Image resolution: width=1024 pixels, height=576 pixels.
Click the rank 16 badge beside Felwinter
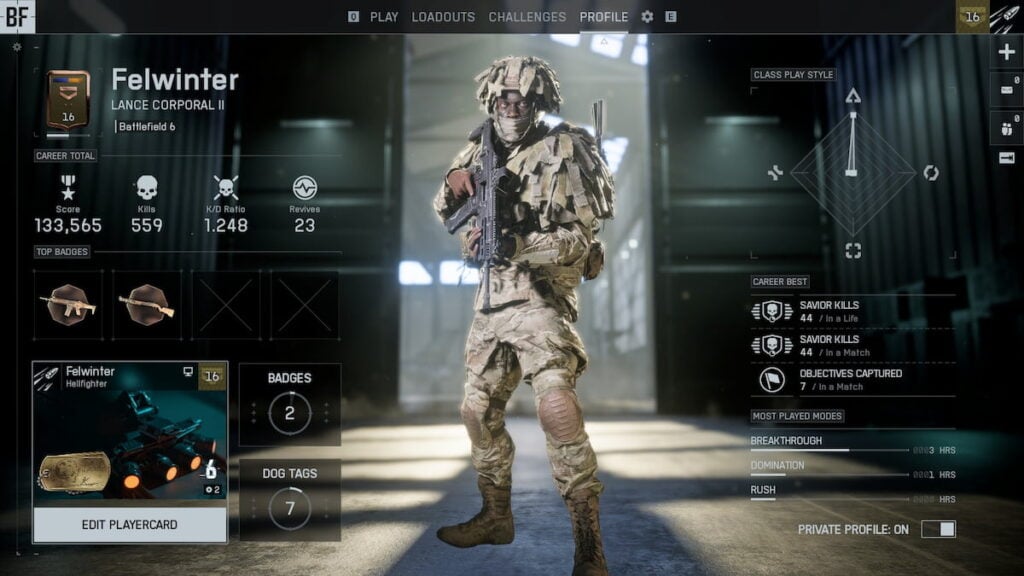(x=68, y=100)
